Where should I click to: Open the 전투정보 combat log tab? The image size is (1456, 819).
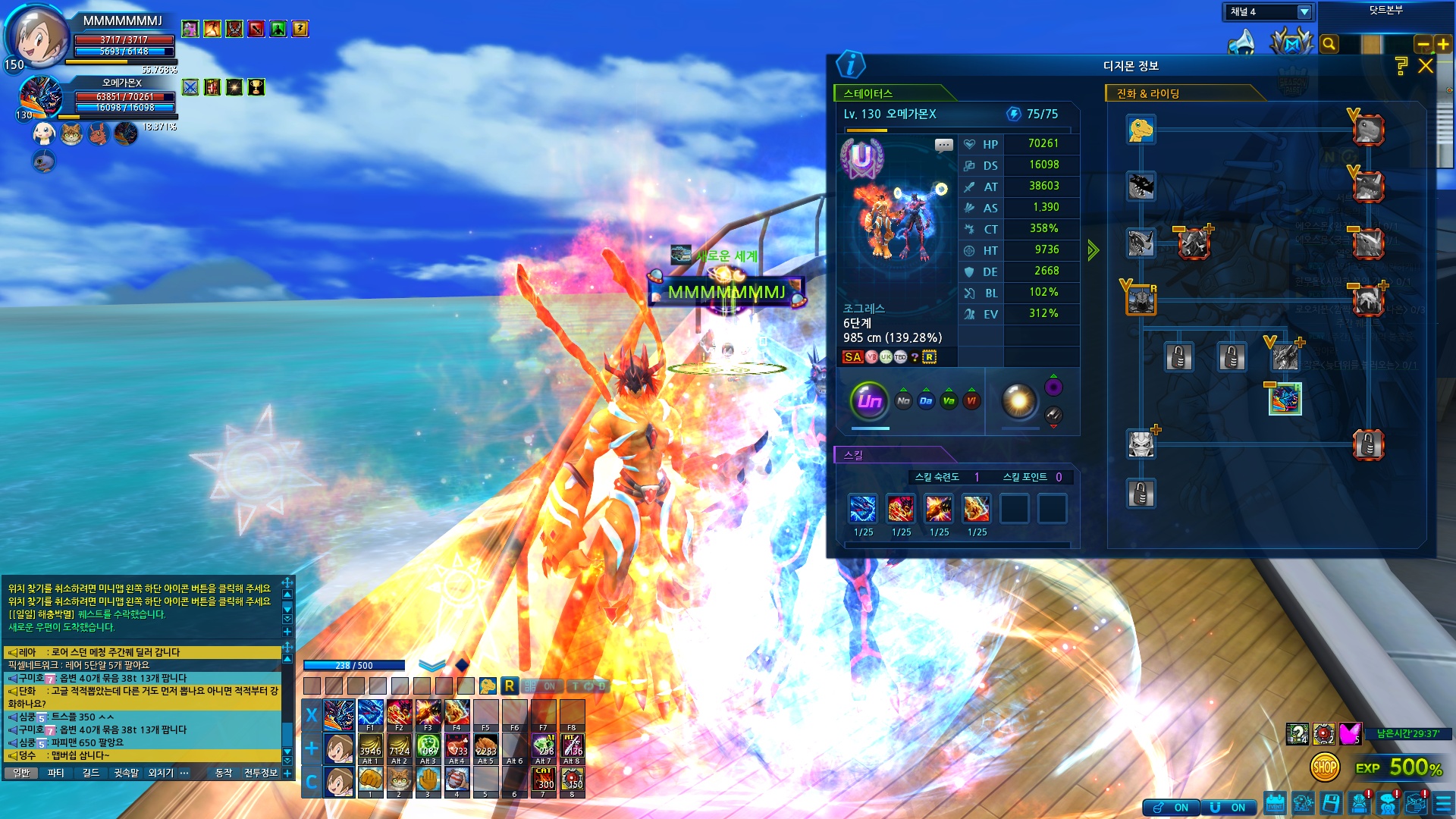tap(261, 773)
